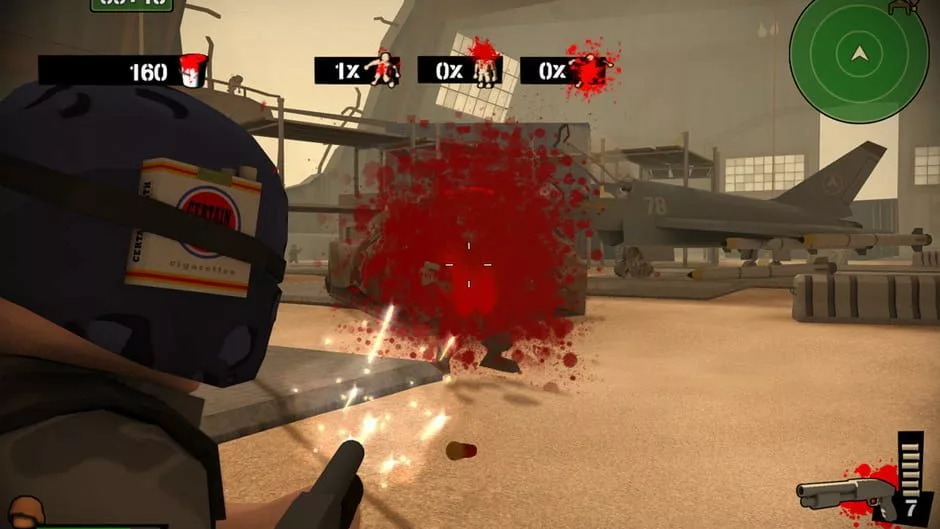Click the 1x enemy soldier kill icon

click(x=381, y=69)
